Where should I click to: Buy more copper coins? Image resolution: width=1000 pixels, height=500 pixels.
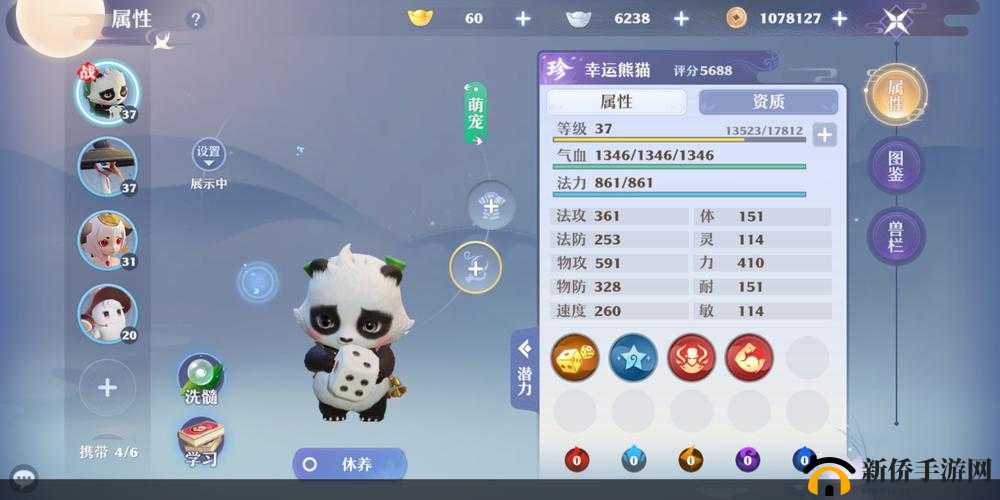(839, 18)
